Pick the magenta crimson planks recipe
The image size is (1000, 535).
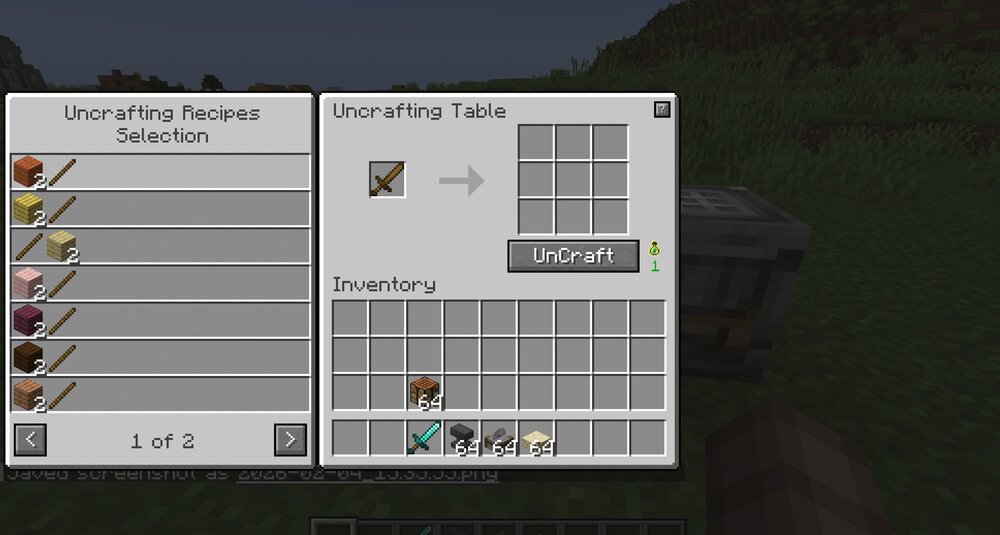(161, 321)
